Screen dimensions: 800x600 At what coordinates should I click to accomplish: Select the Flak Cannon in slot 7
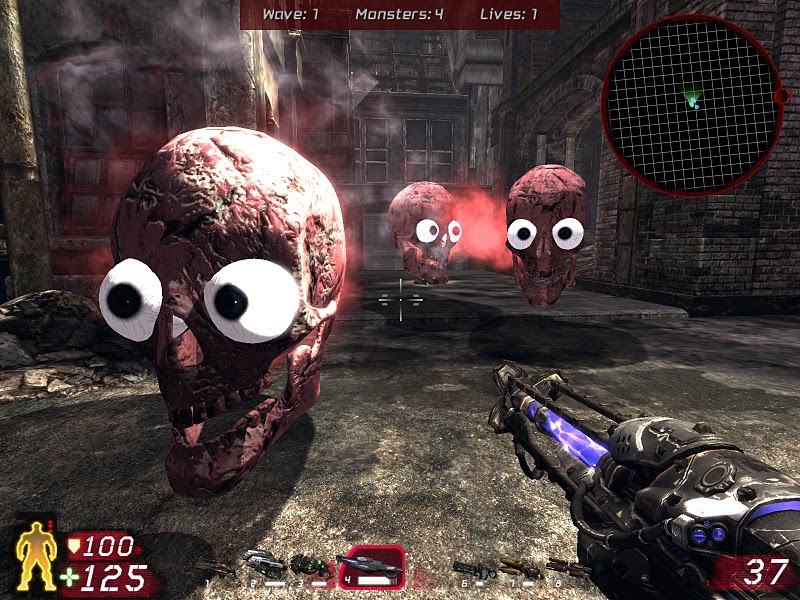click(520, 568)
